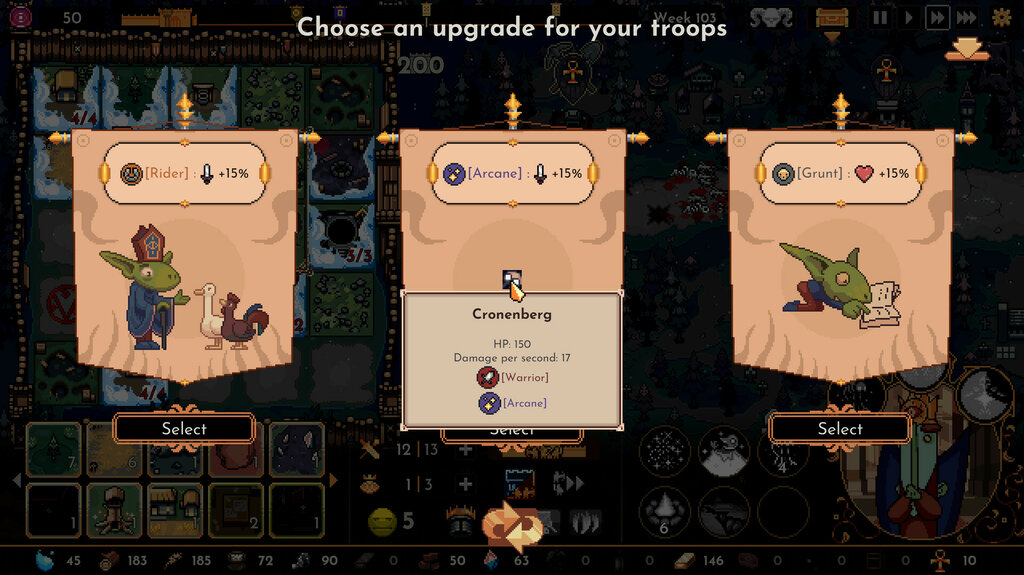Viewport: 1024px width, 575px height.
Task: Select the Grunt health upgrade
Action: pos(839,428)
